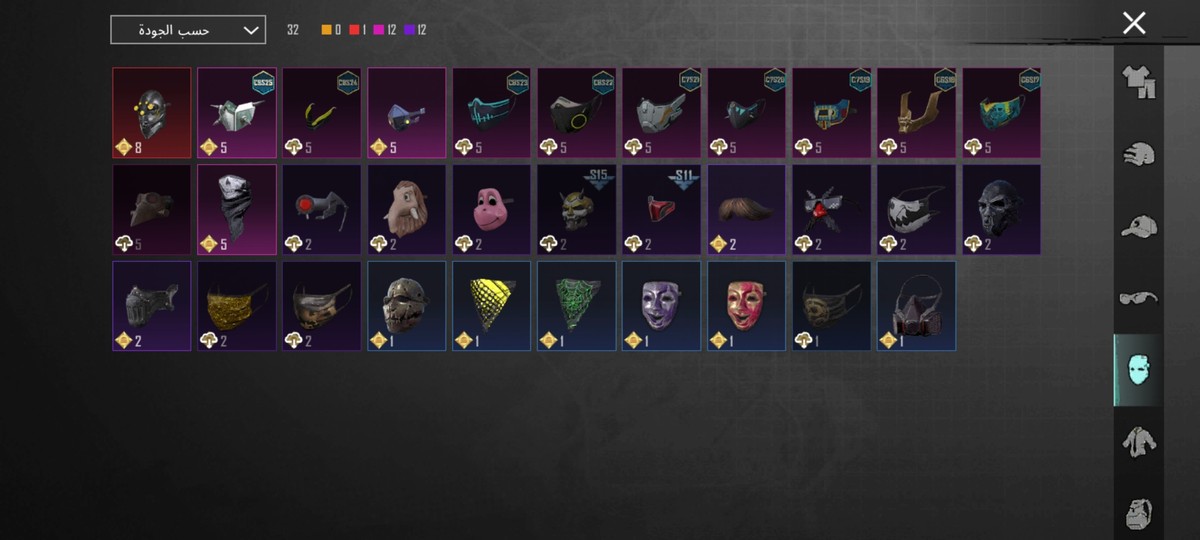This screenshot has height=540, width=1200.
Task: Open the sort-by-quality dropdown
Action: 188,30
